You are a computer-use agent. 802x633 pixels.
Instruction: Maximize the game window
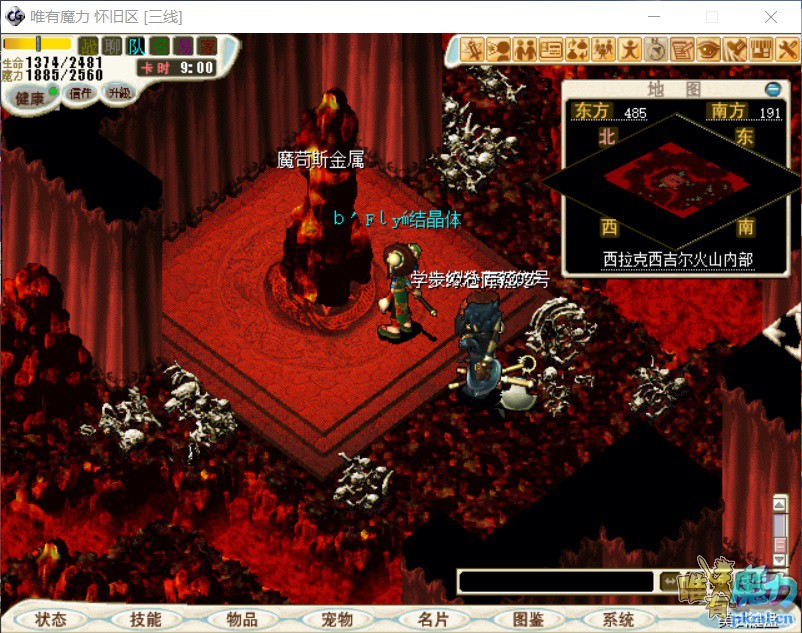tap(712, 17)
